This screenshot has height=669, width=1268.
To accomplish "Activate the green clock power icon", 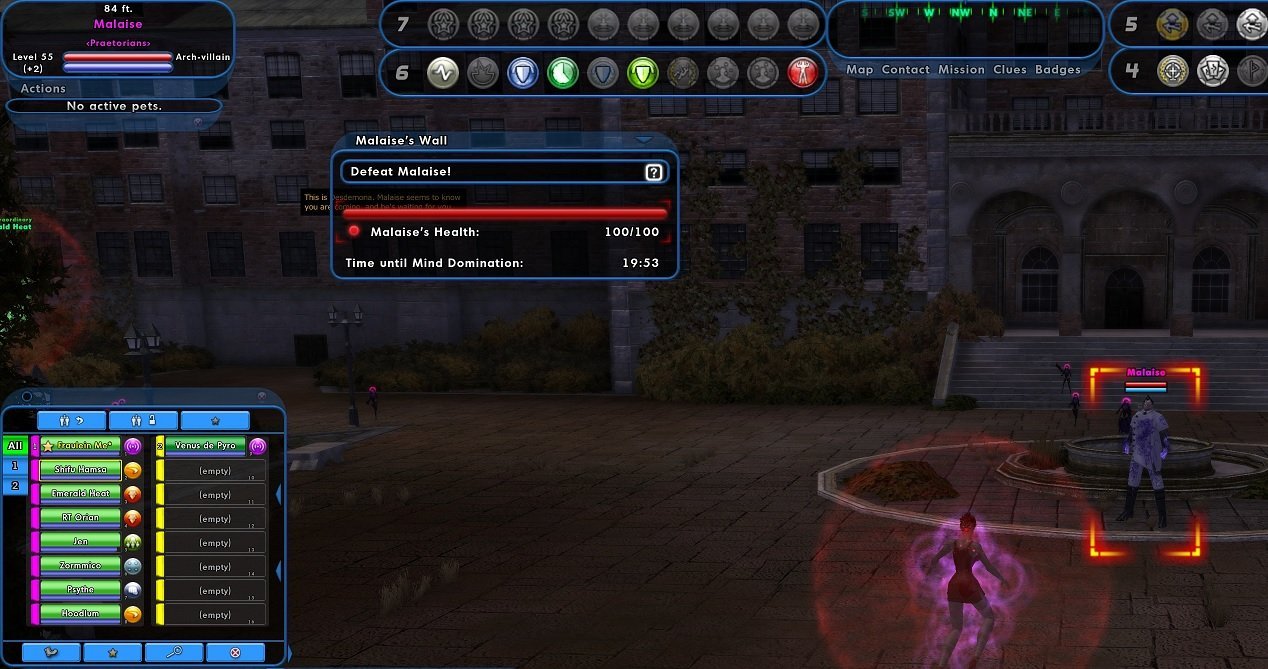I will [x=562, y=72].
